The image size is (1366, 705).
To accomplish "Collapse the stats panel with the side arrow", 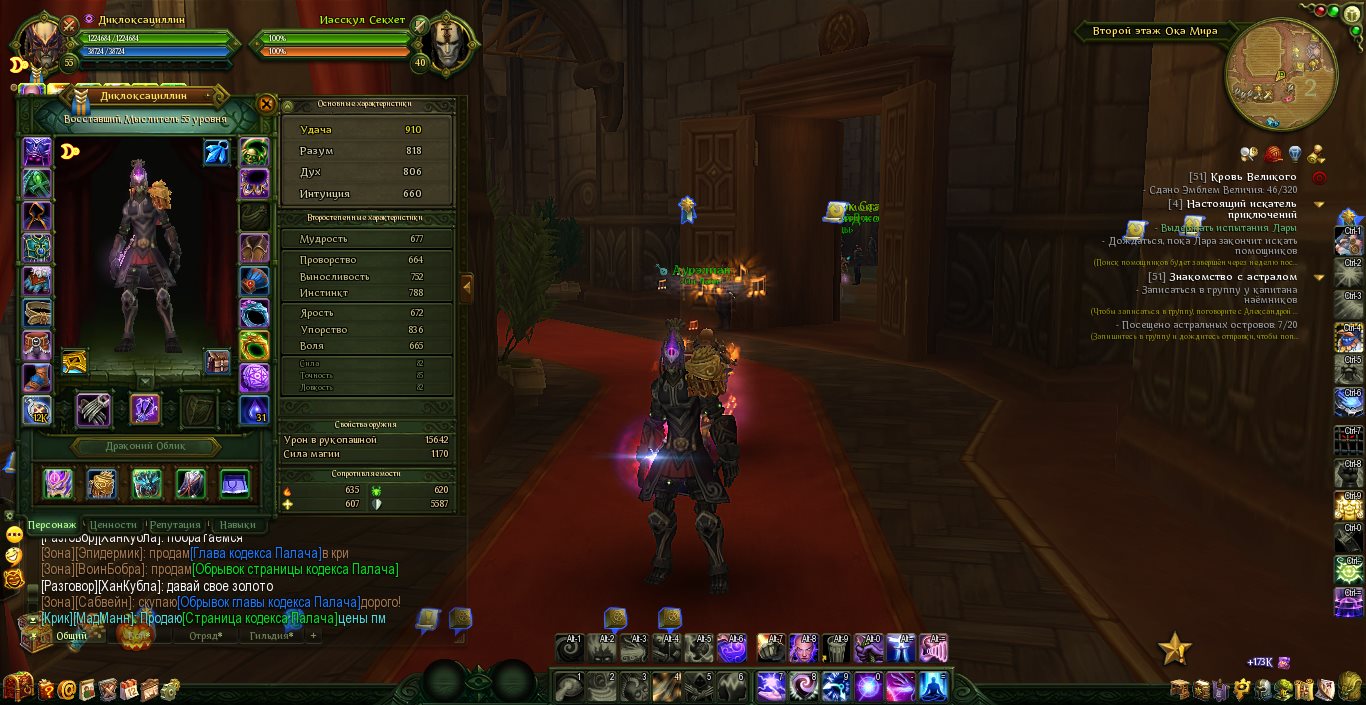I will pos(466,288).
